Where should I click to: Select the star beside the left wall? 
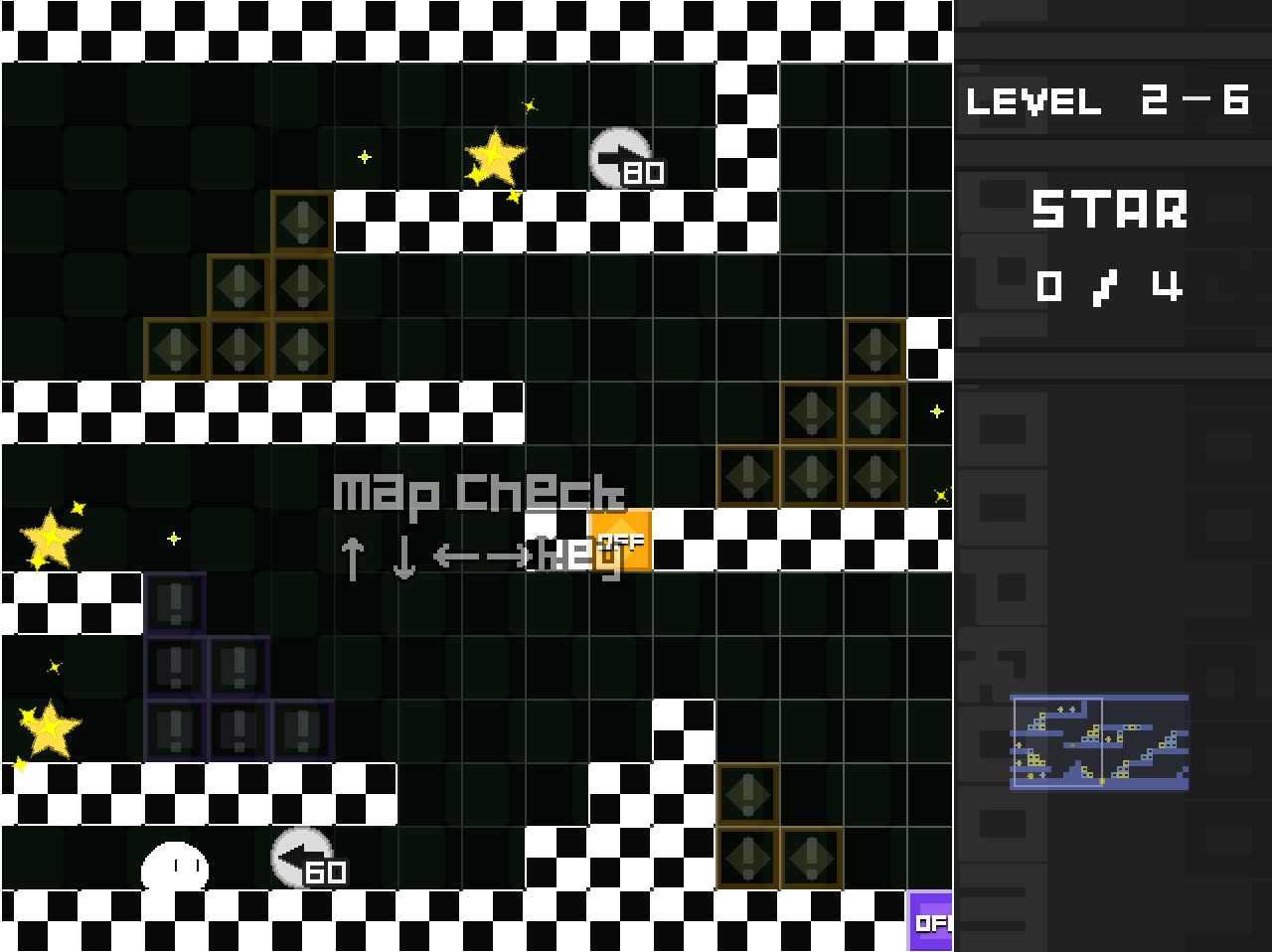pos(50,537)
